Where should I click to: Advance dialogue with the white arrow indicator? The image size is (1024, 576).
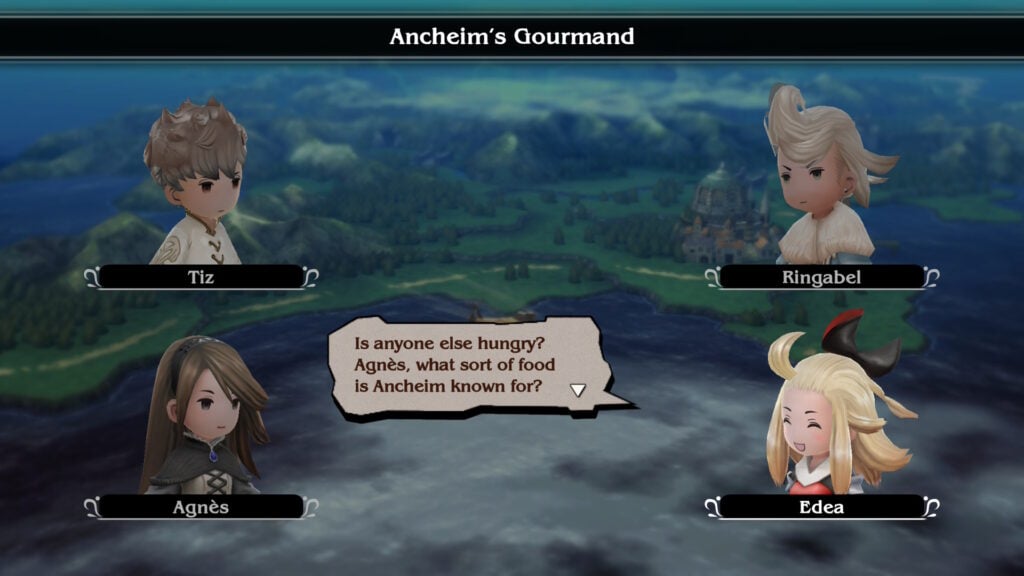click(x=577, y=389)
